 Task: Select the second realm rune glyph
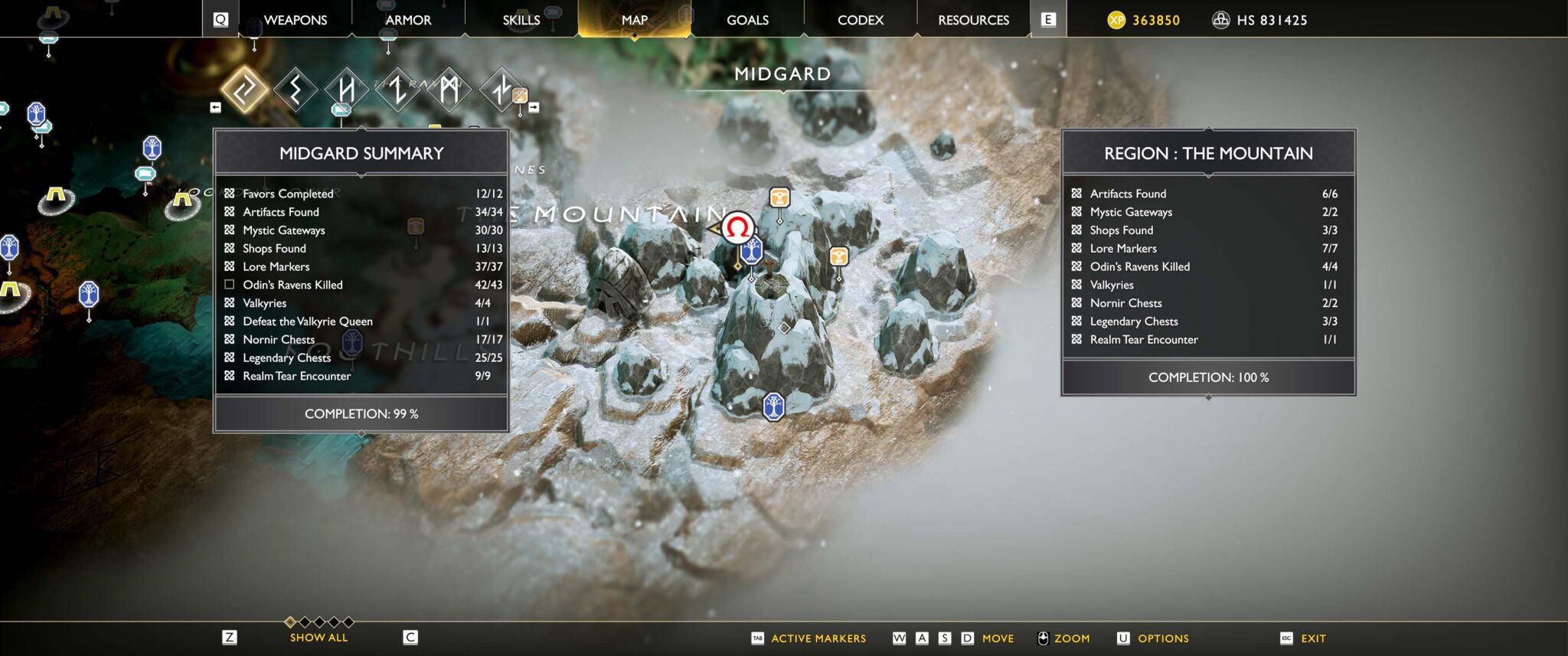[x=295, y=93]
